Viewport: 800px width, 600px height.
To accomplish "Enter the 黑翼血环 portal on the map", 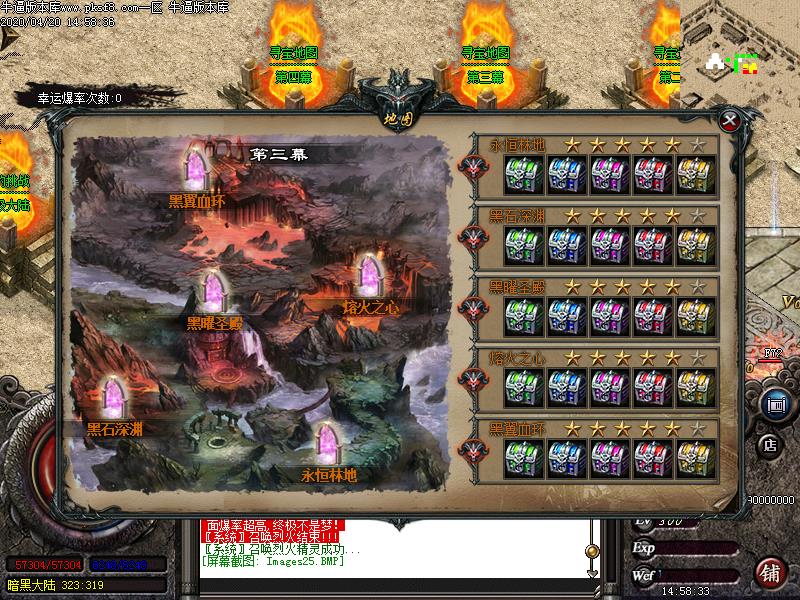I will (x=196, y=172).
